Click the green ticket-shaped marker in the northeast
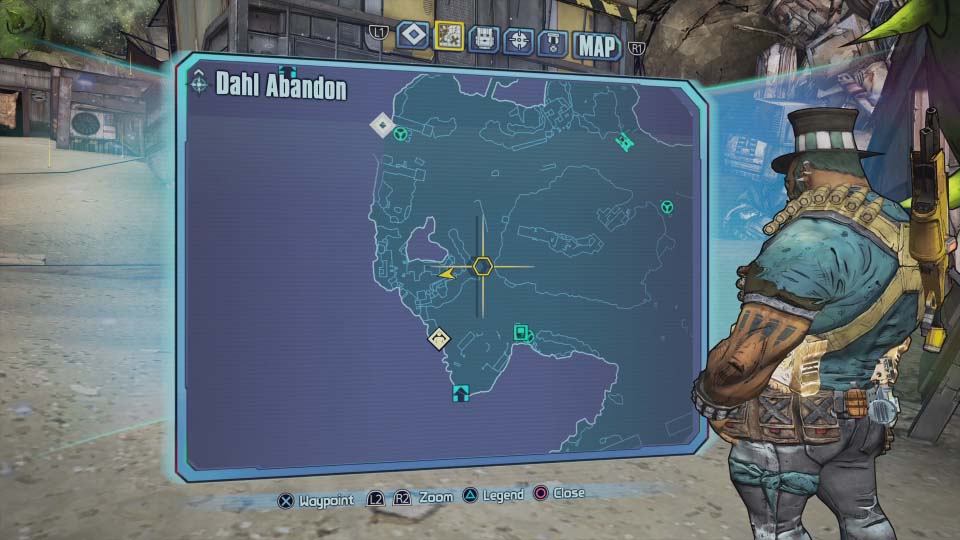960x540 pixels. point(625,141)
